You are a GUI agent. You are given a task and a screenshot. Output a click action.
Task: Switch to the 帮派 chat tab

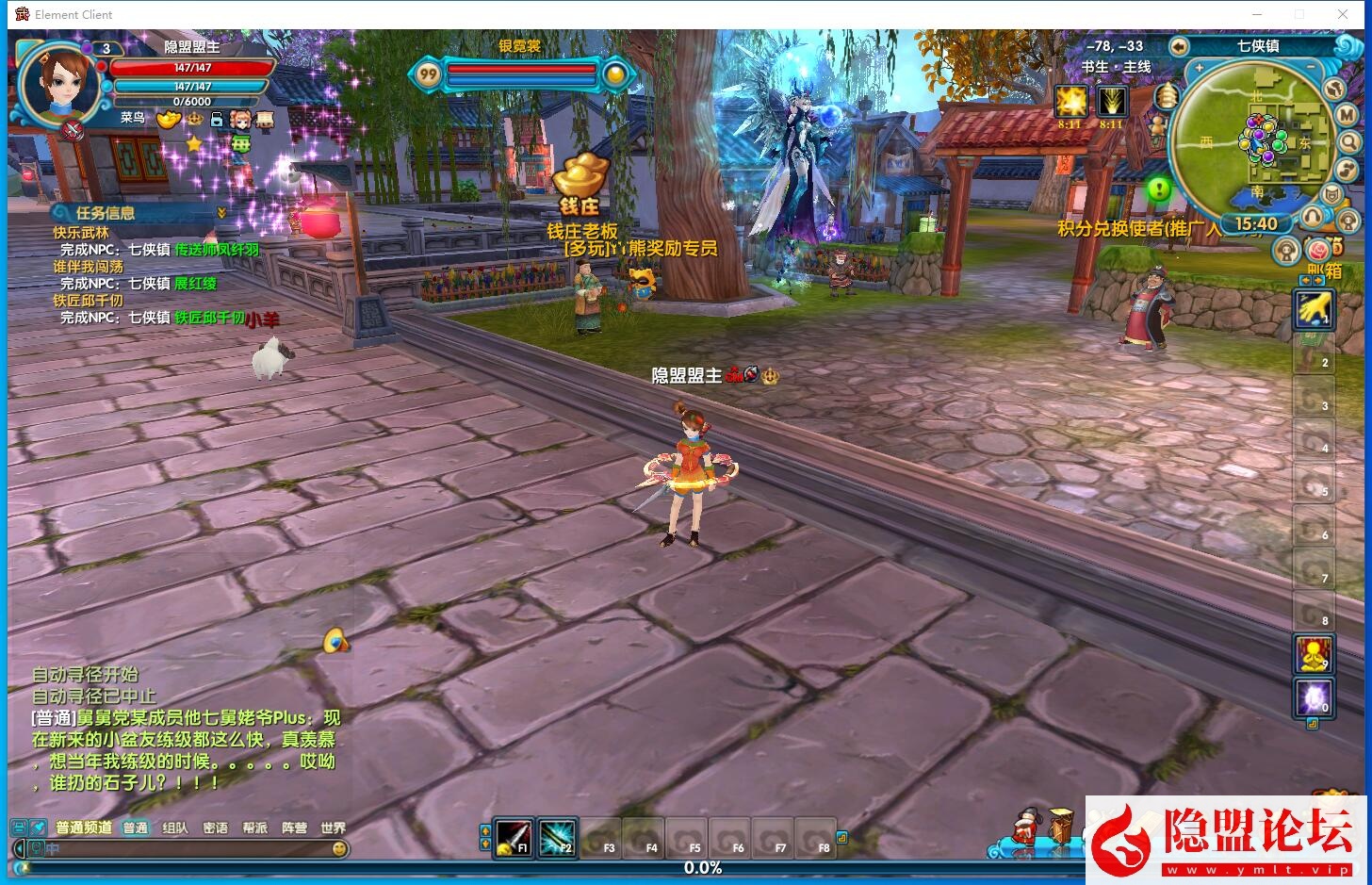click(254, 828)
